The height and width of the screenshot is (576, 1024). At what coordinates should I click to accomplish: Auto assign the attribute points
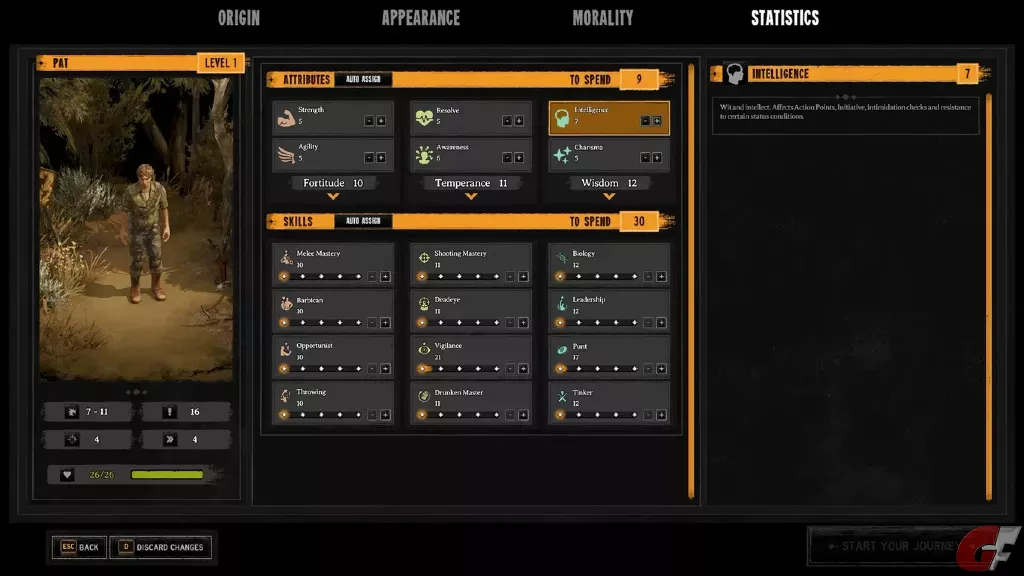(363, 80)
